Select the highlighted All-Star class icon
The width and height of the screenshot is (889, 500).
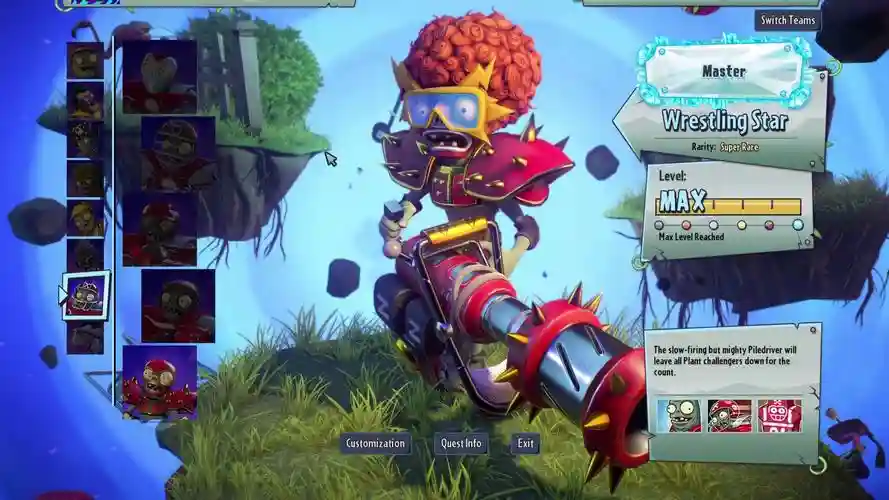85,296
